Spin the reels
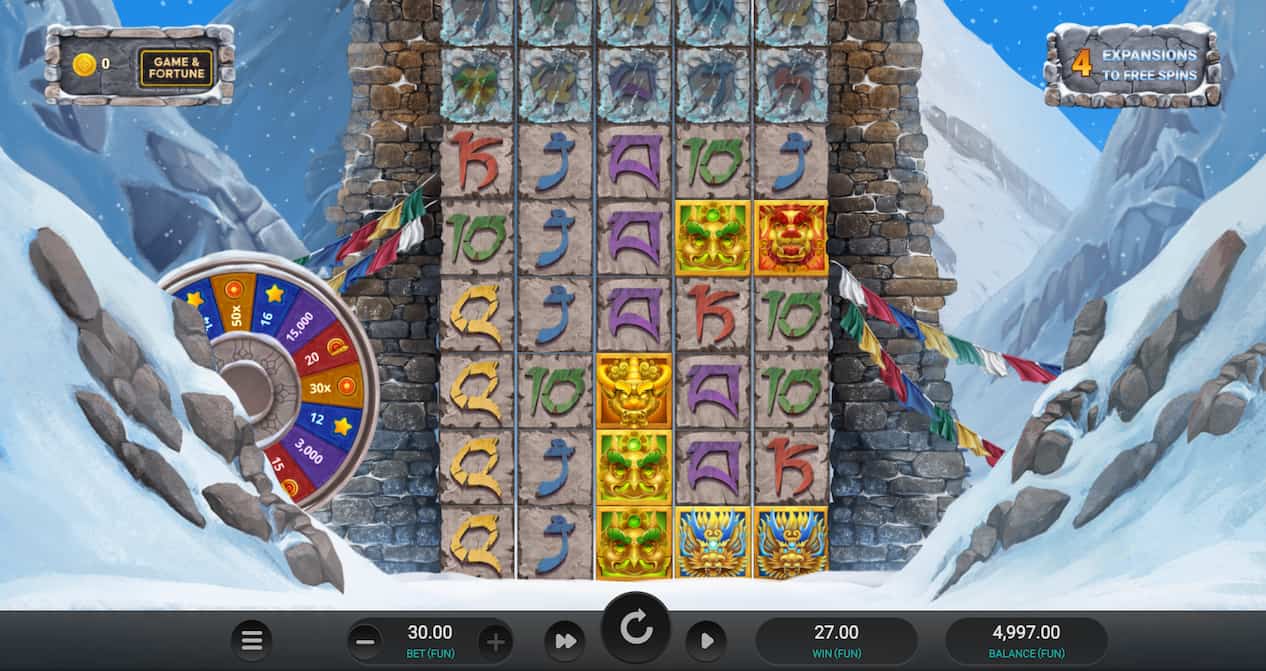The width and height of the screenshot is (1266, 671). point(635,628)
